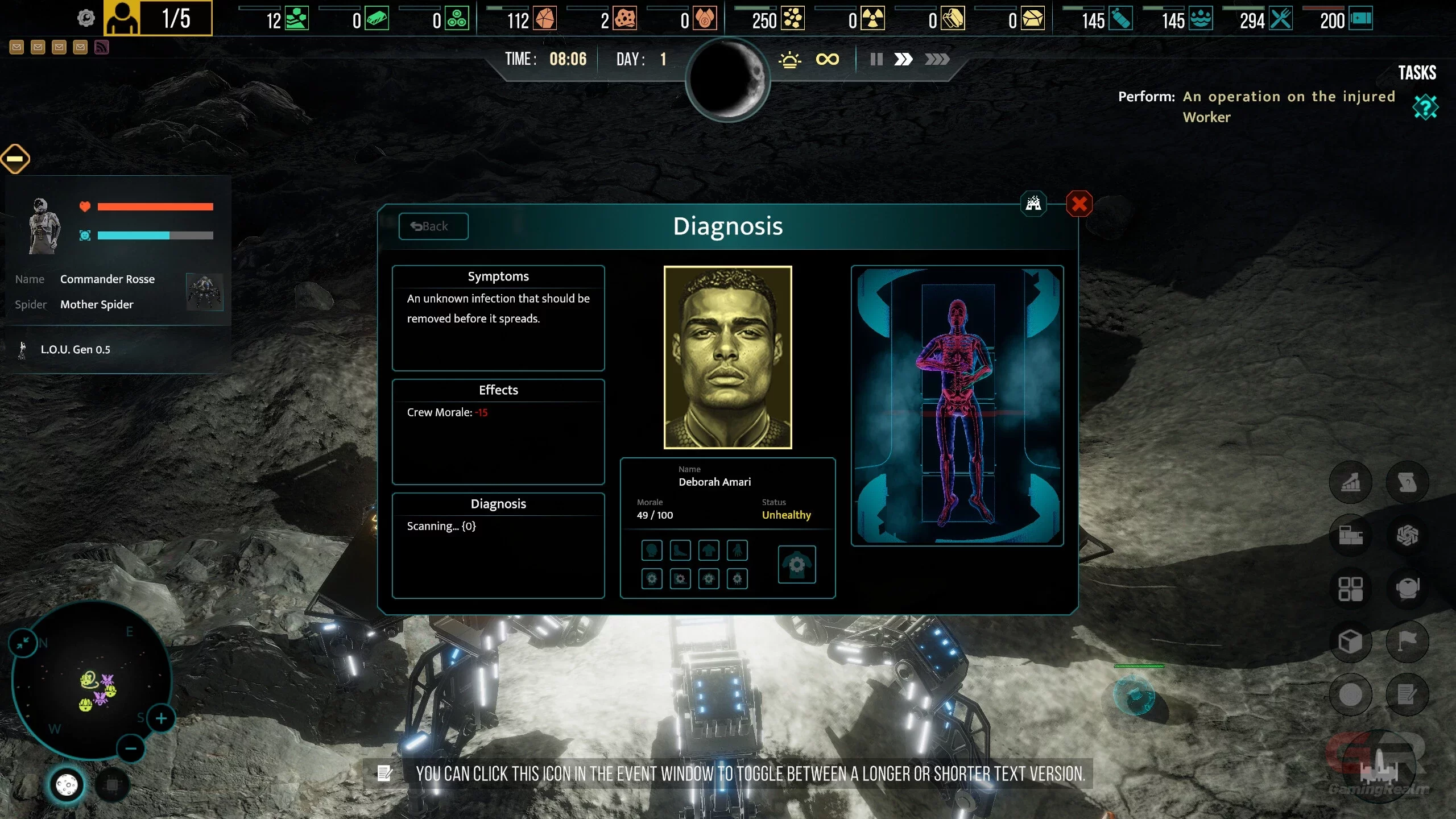This screenshot has width=1456, height=819.
Task: Open the task help question icon
Action: point(1425,107)
